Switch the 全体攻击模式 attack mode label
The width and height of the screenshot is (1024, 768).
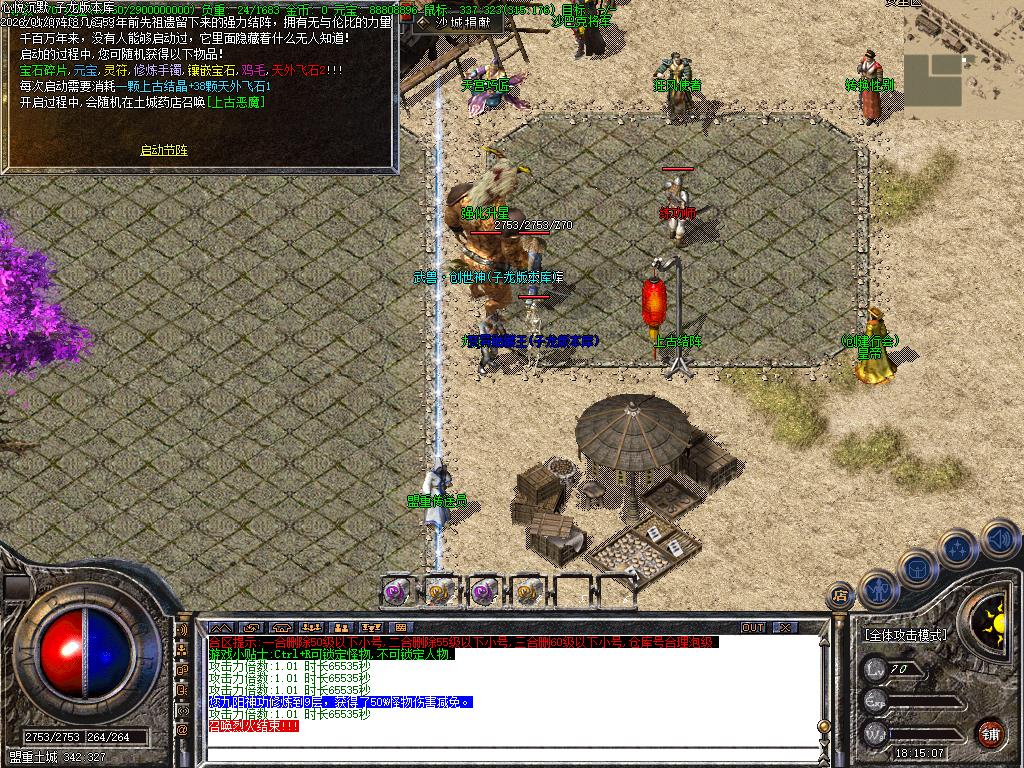(905, 635)
